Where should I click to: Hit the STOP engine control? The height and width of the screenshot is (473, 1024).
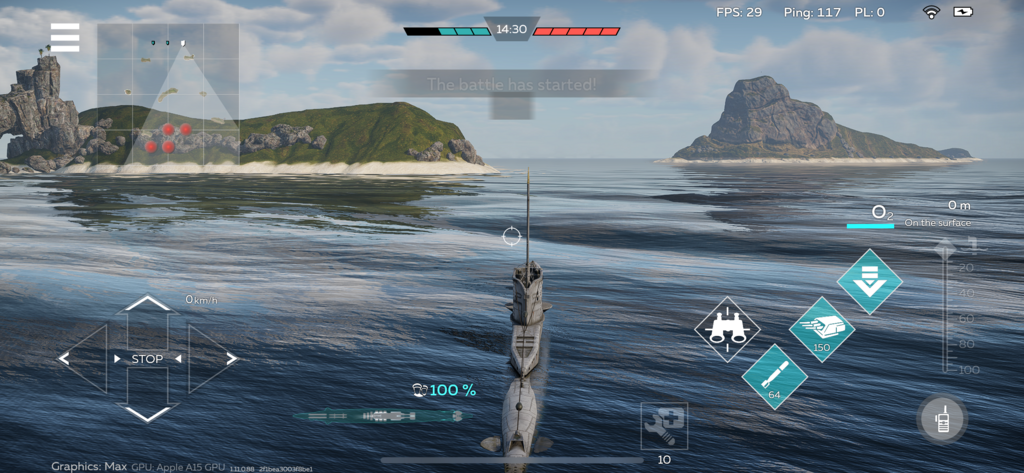point(148,359)
